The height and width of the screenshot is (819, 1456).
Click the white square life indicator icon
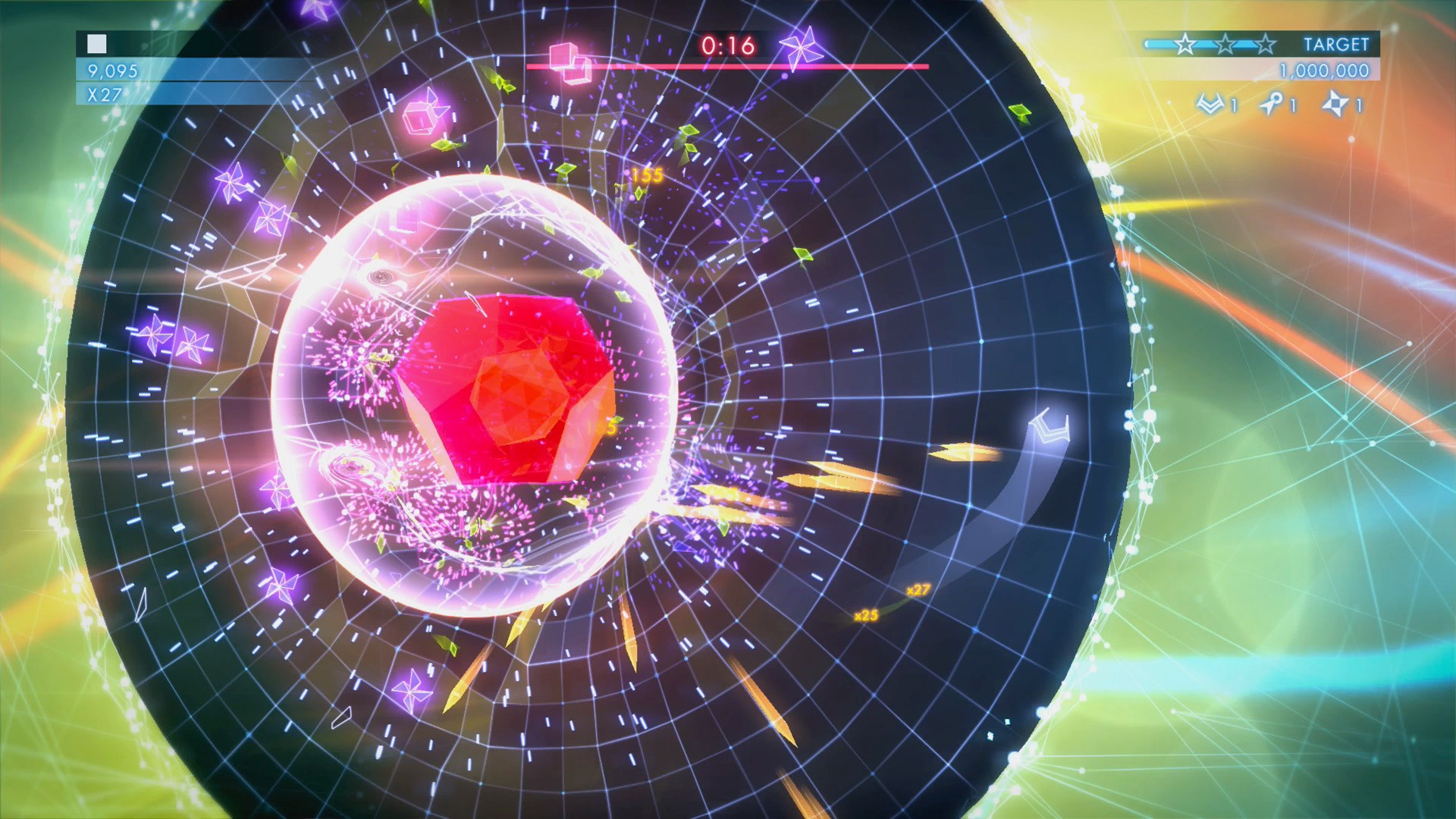point(96,42)
